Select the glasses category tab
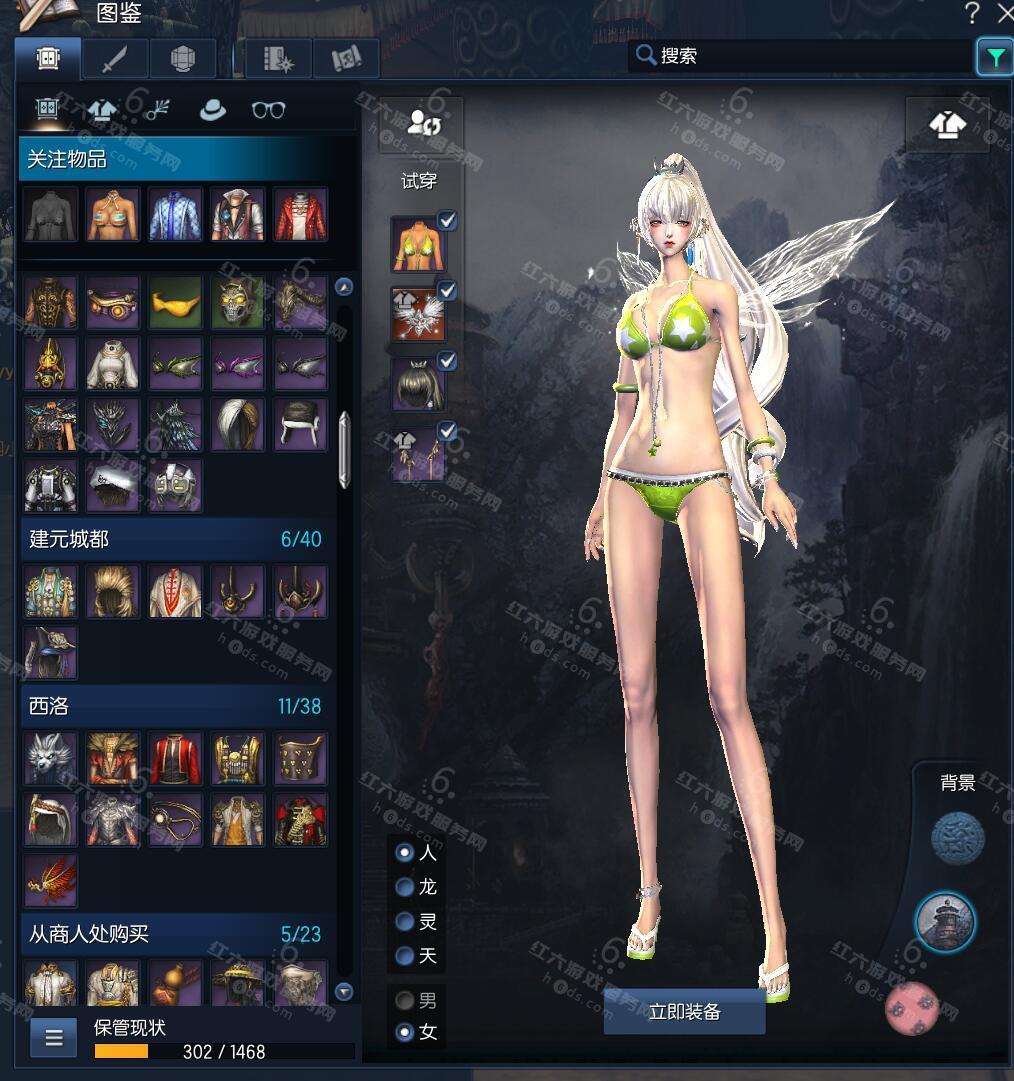This screenshot has width=1014, height=1081. pos(268,111)
